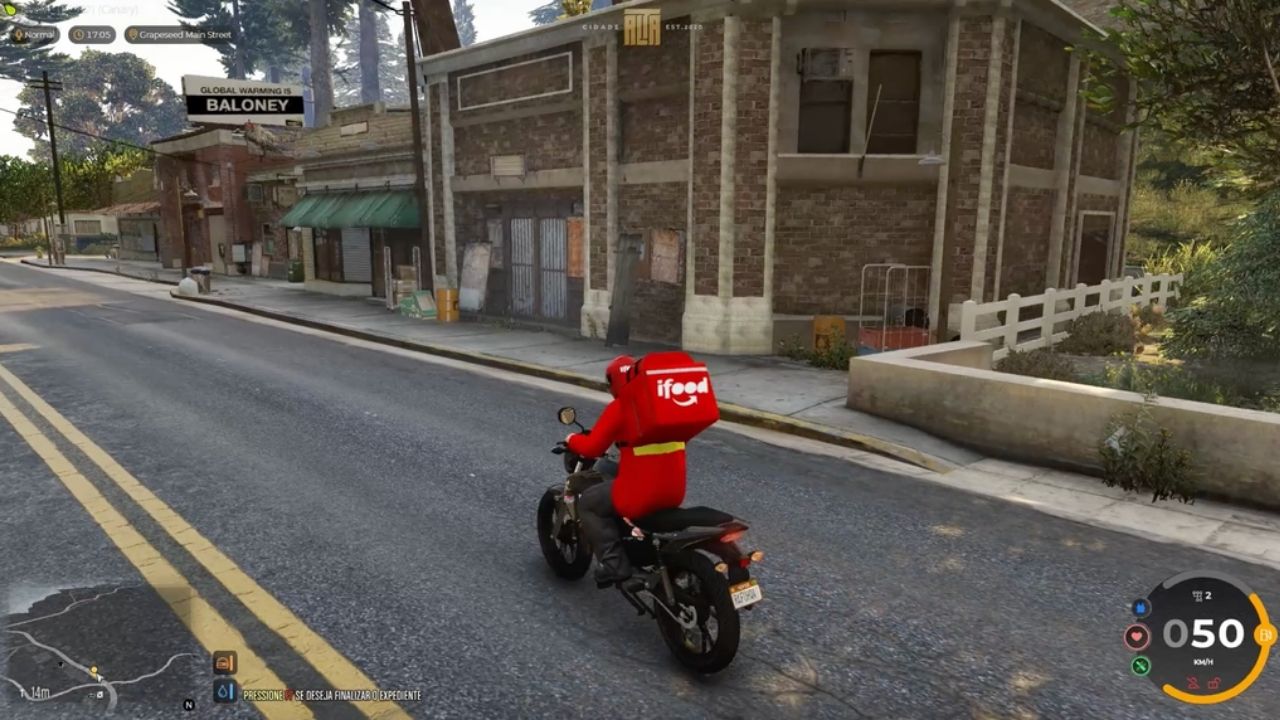Click the fuel pump icon on gauge
Screen dimensions: 1280x720
point(1263,634)
